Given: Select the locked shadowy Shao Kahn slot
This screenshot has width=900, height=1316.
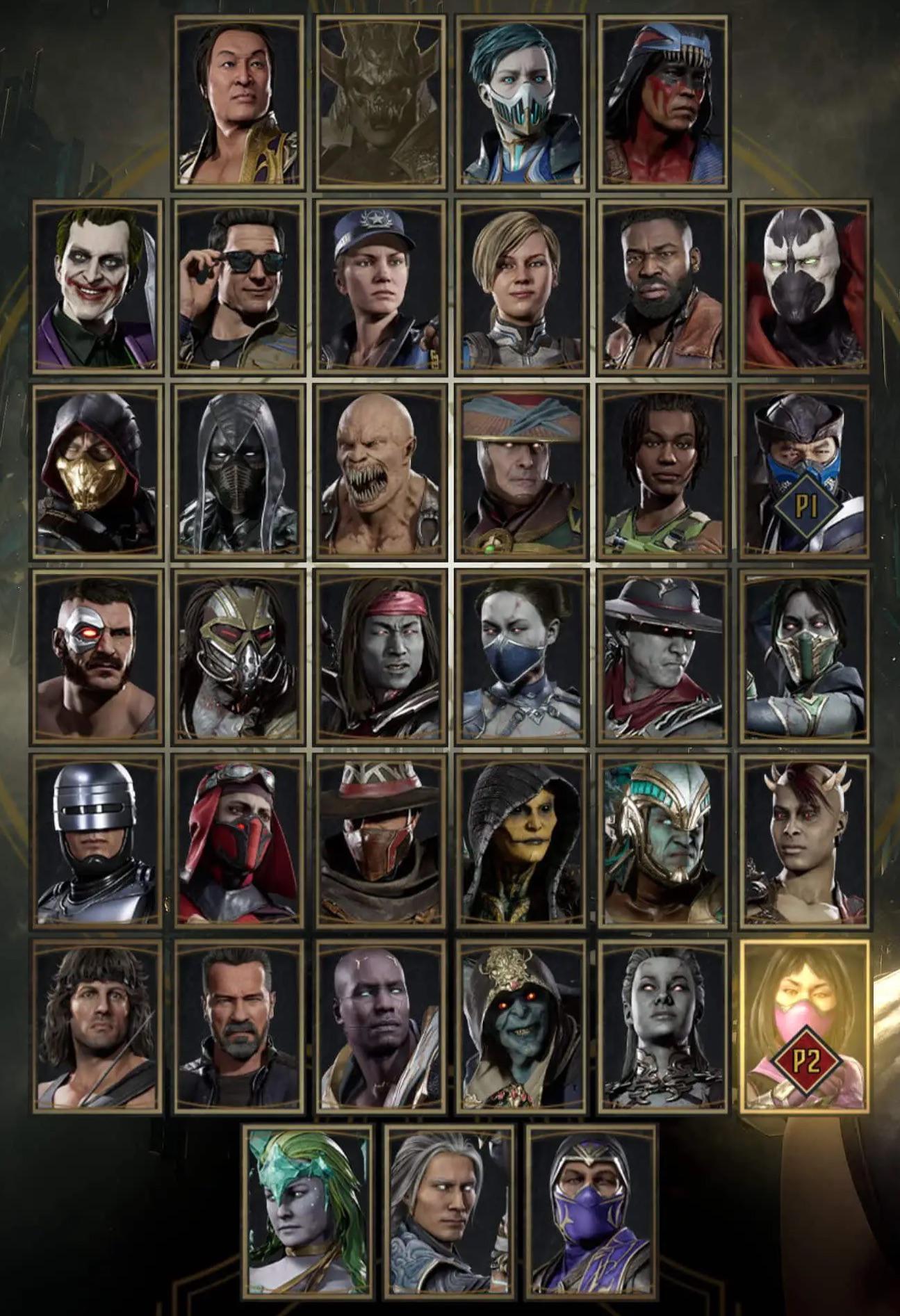Looking at the screenshot, I should 380,103.
